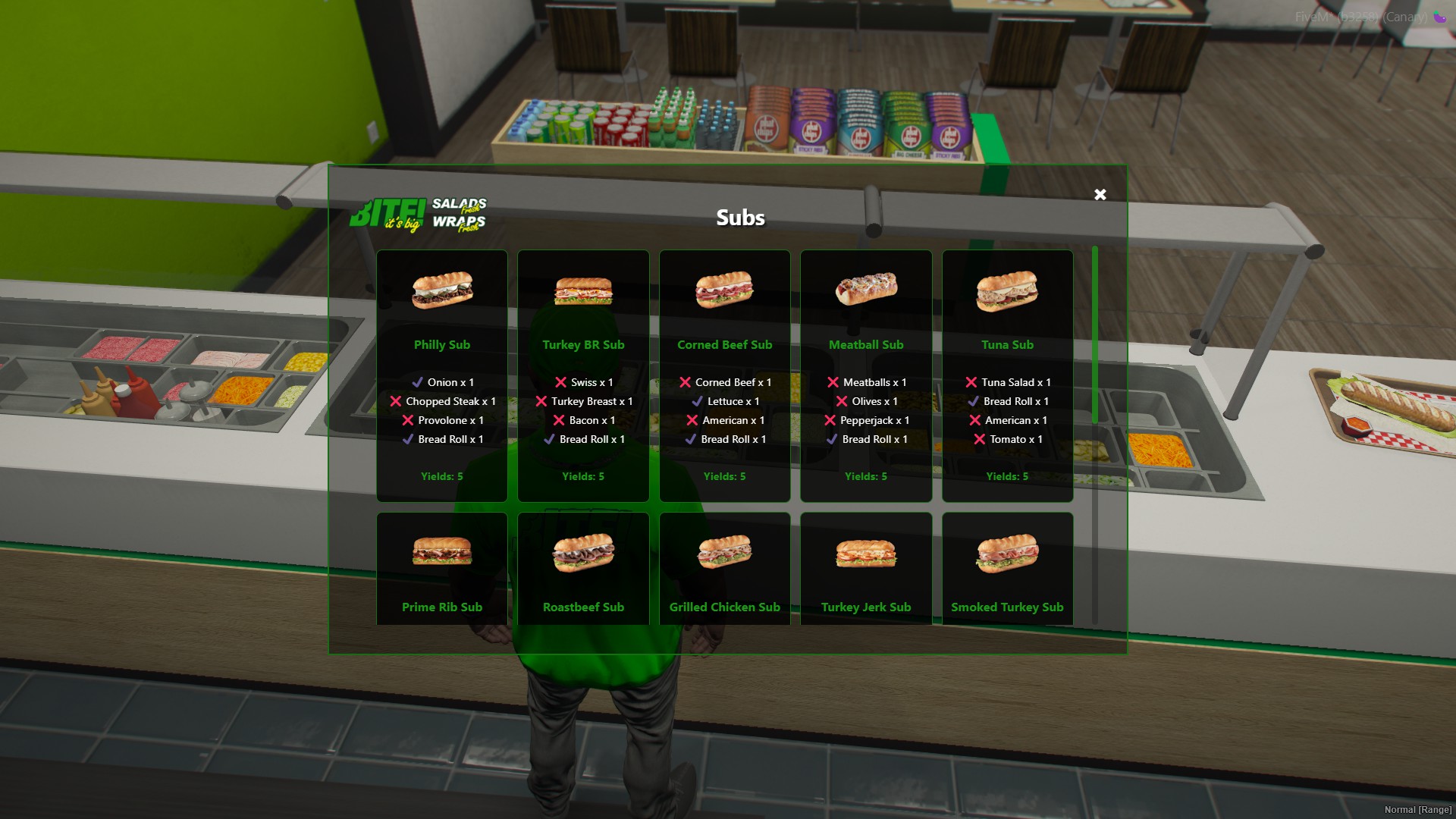Screen dimensions: 1456x819
Task: Click the Corned Beef Sub sandwich image
Action: coord(724,292)
